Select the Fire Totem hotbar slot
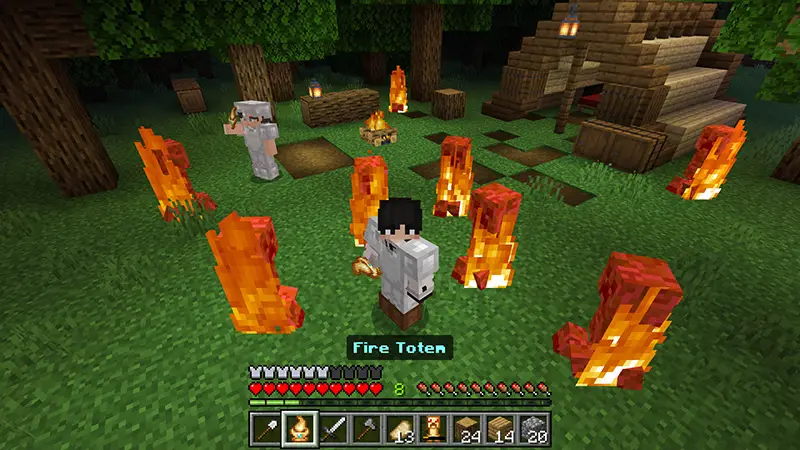800x450 pixels. pos(300,429)
